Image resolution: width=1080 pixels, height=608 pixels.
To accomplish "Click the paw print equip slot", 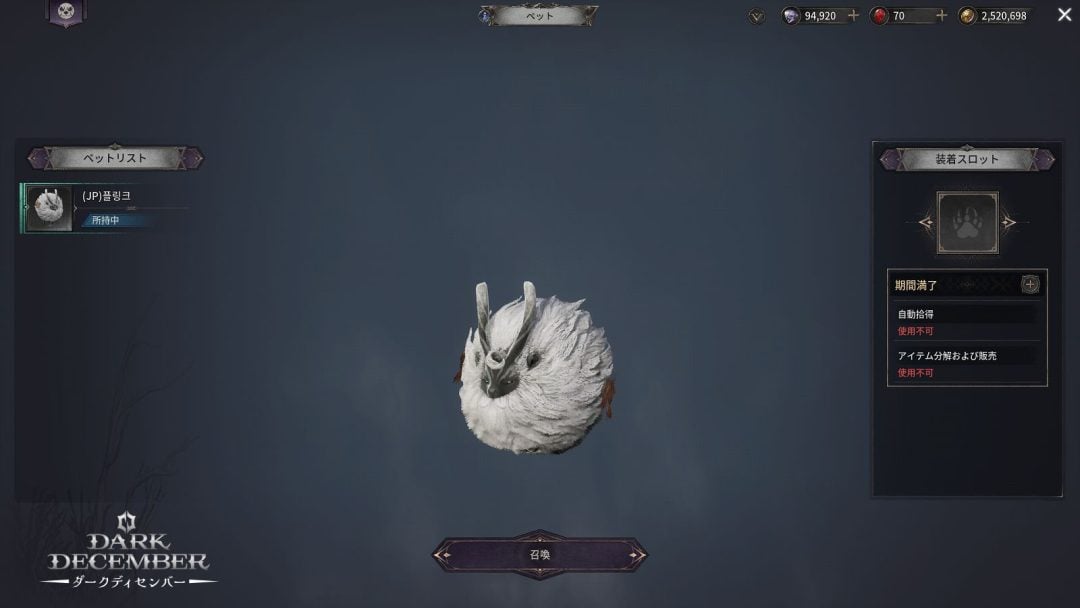I will click(967, 222).
